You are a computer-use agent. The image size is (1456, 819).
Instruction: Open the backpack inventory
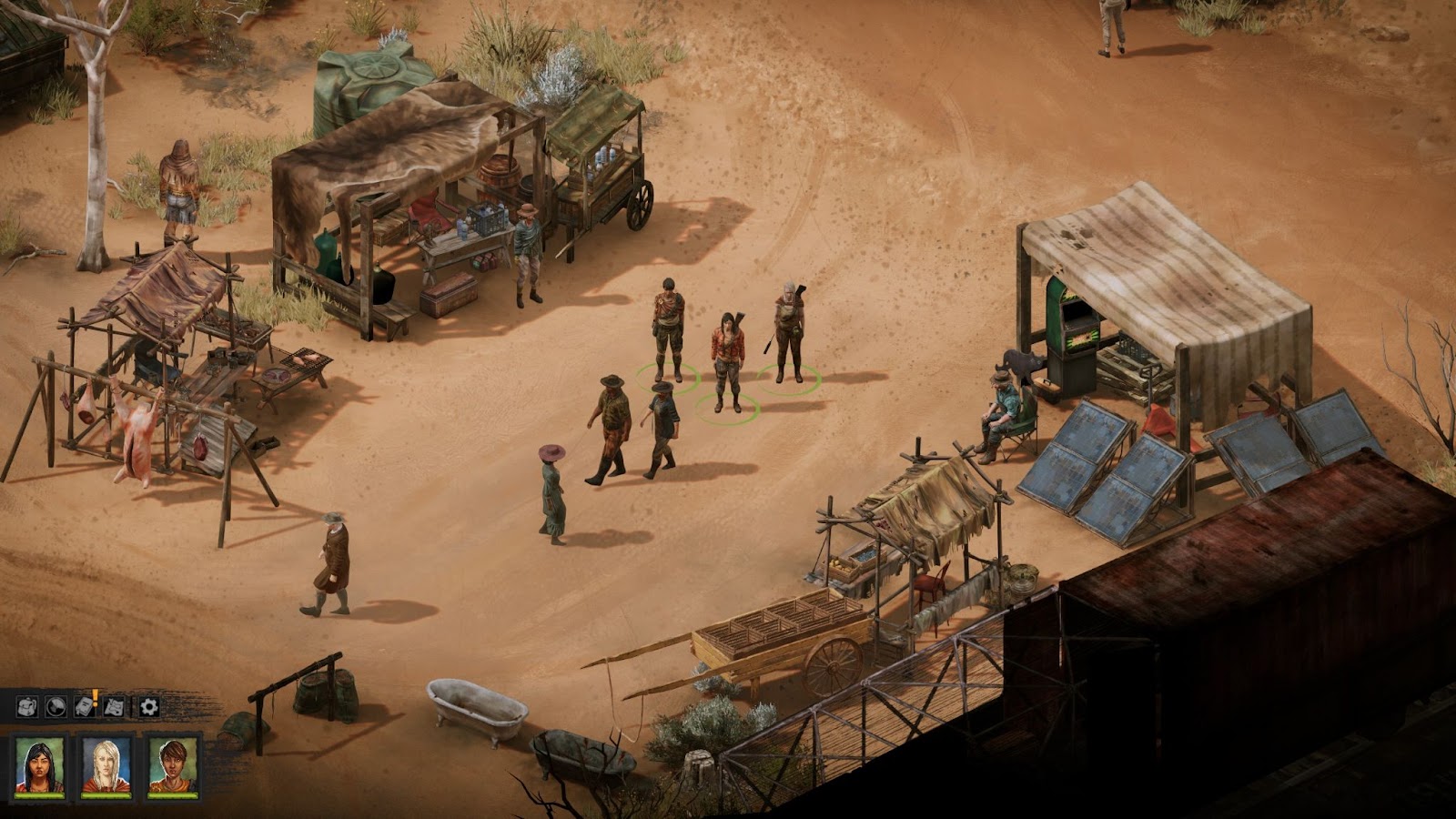pos(26,706)
